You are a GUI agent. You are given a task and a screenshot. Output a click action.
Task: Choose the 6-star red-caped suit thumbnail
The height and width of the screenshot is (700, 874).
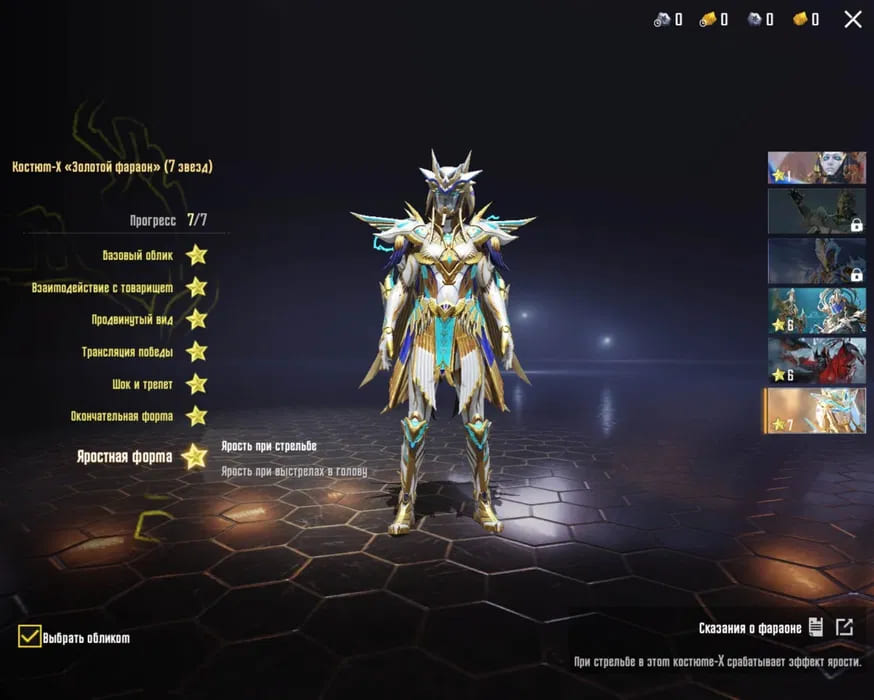(816, 360)
